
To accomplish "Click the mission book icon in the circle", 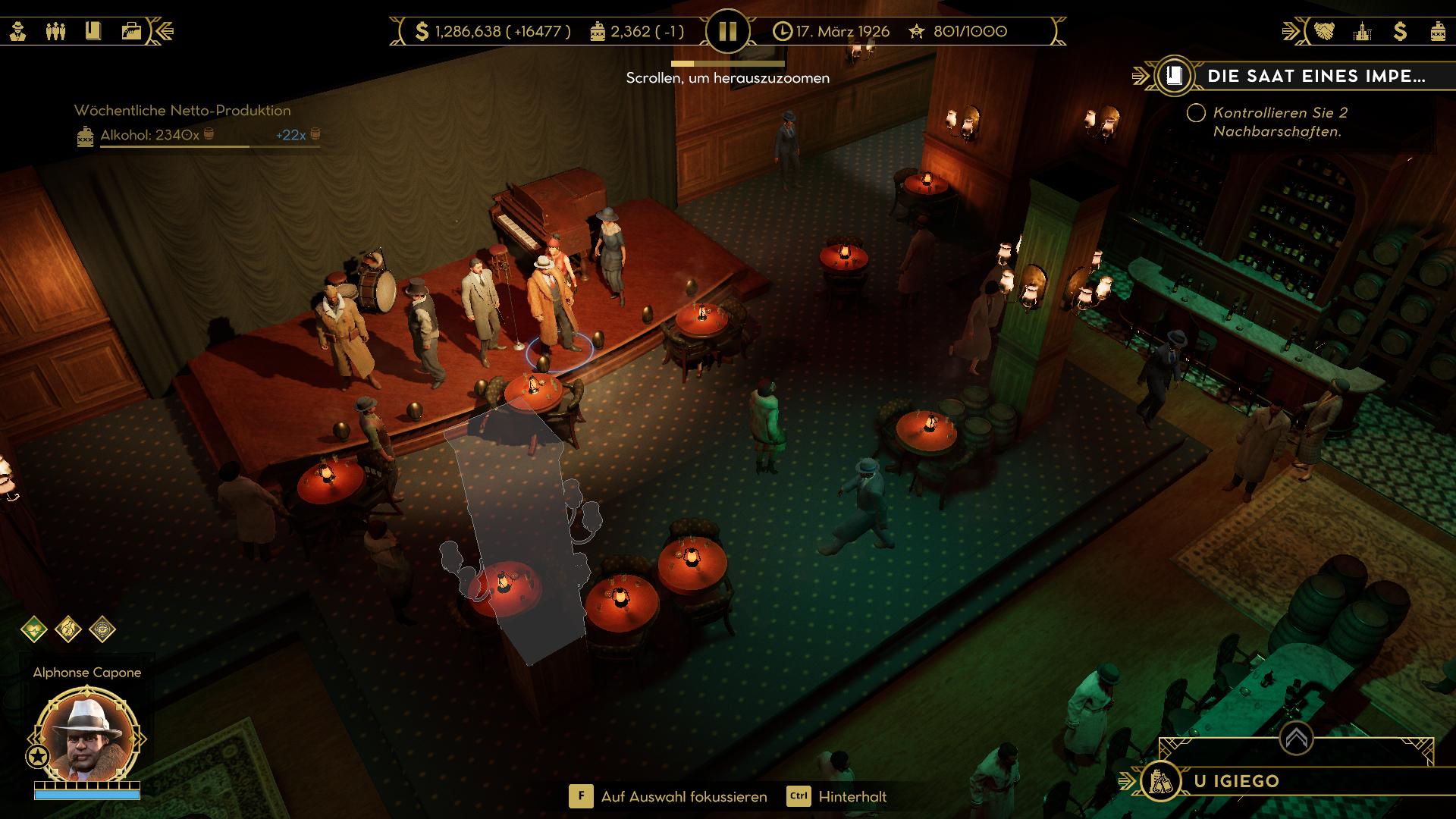I will [x=1174, y=76].
